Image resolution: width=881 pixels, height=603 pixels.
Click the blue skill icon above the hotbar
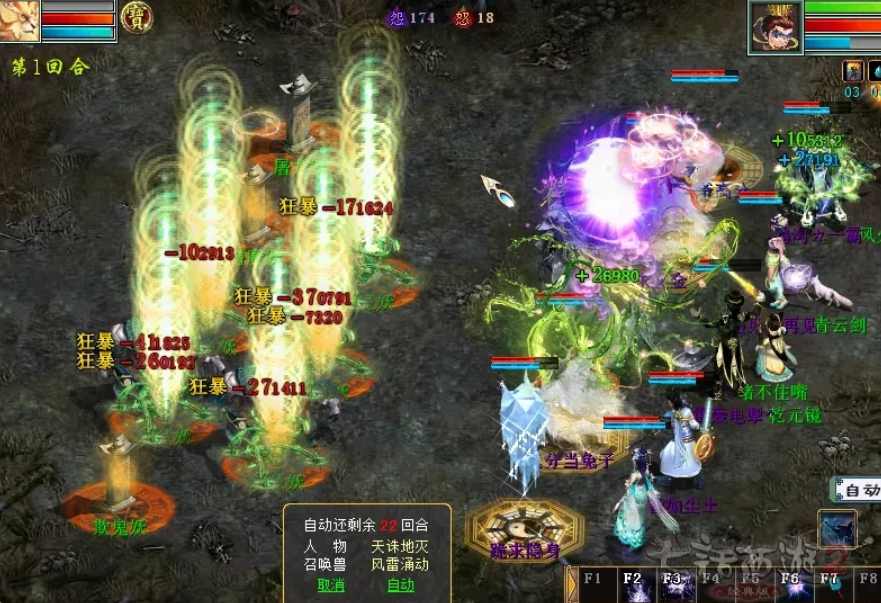(836, 530)
